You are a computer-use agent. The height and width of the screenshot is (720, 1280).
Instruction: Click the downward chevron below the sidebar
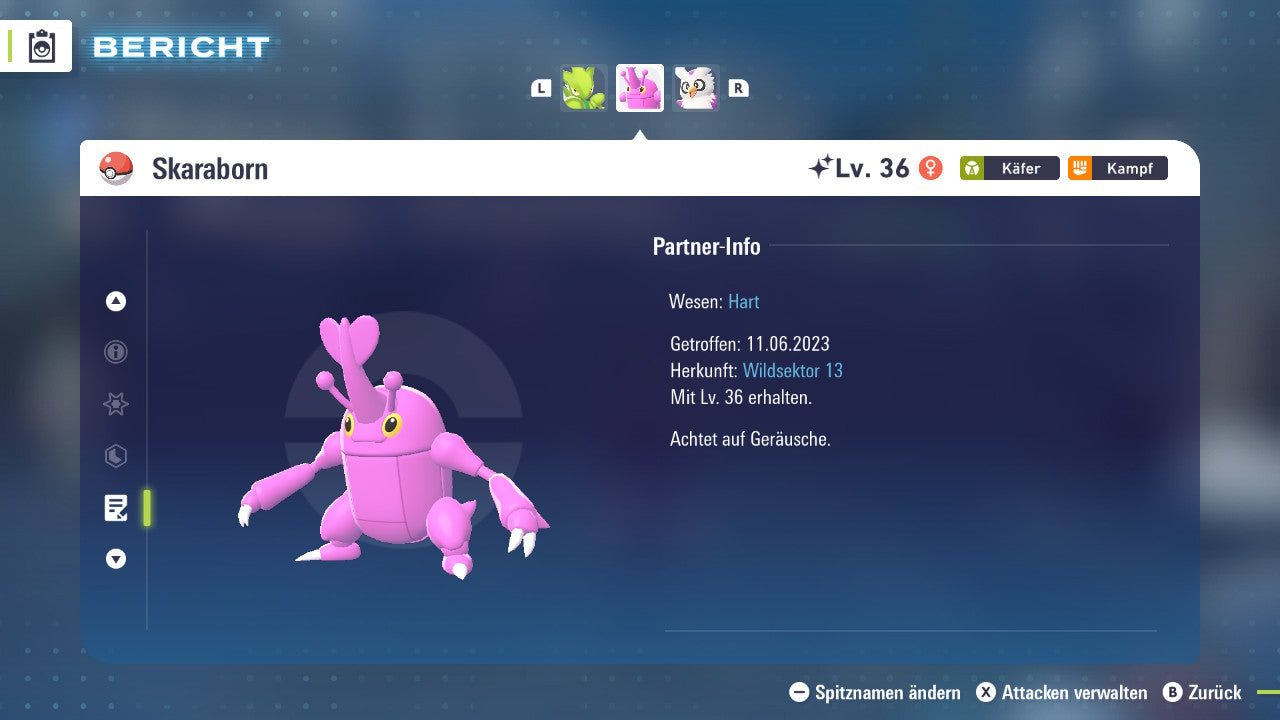(115, 559)
